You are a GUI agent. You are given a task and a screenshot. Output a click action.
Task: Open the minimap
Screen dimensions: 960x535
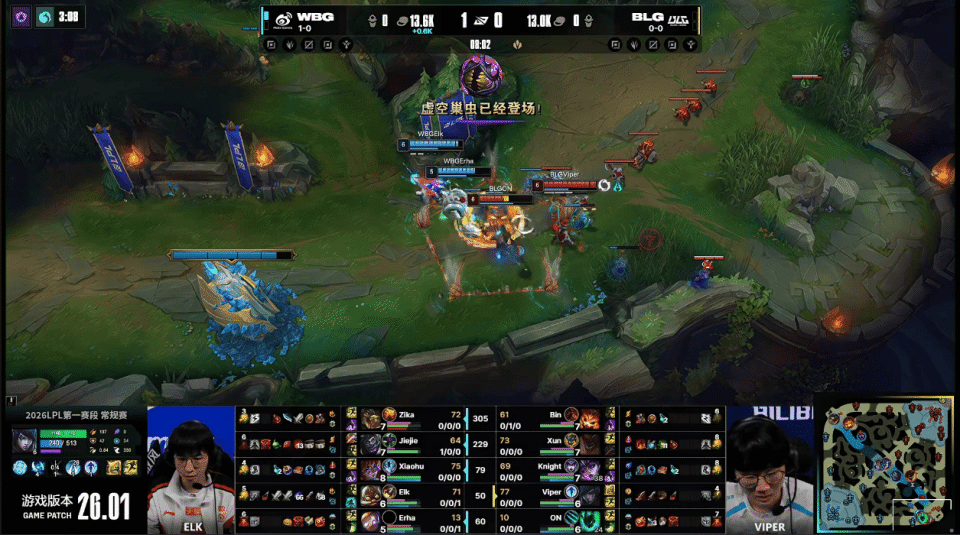pyautogui.click(x=888, y=465)
